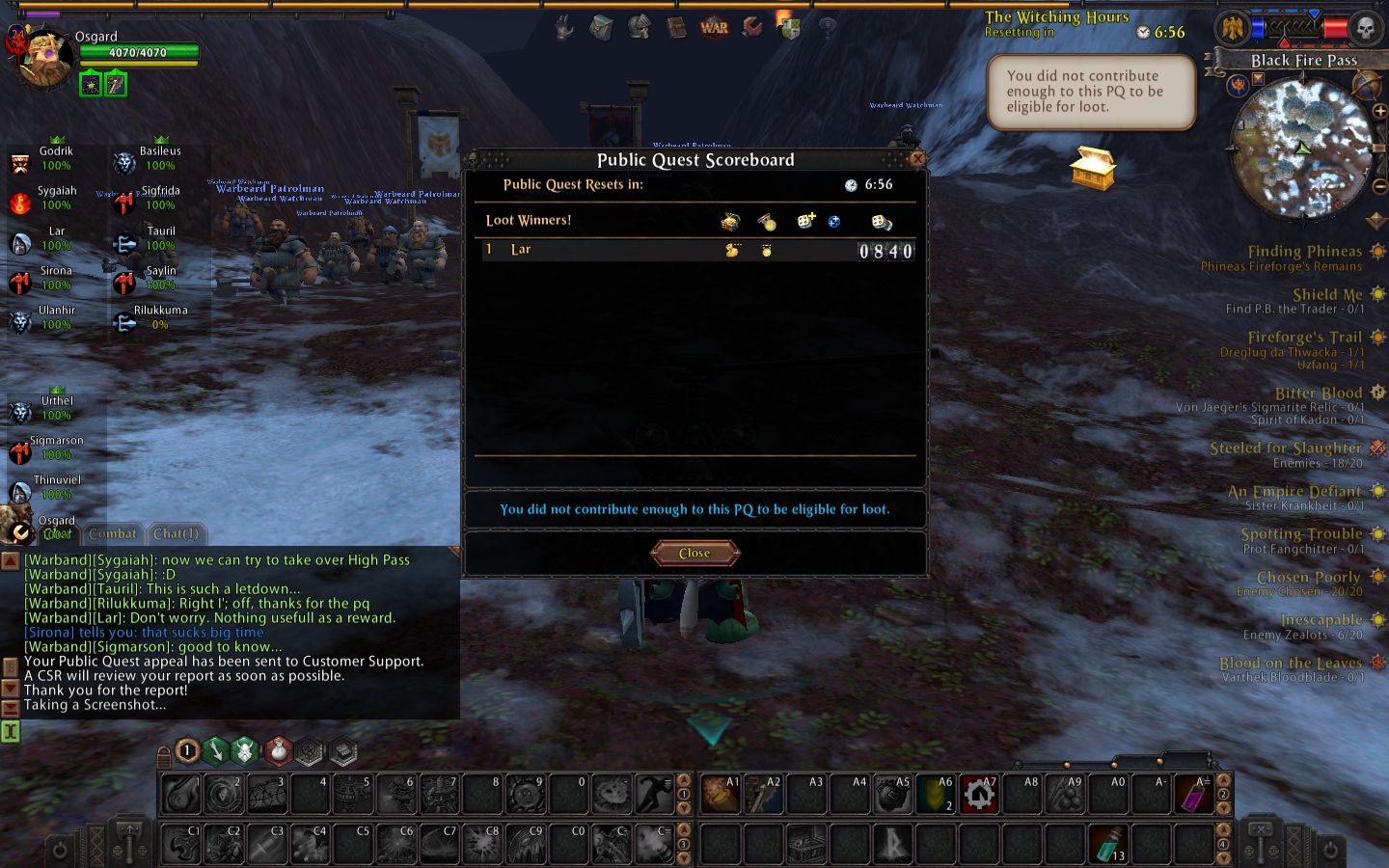Switch to the Combat chat tab
Image resolution: width=1389 pixels, height=868 pixels.
[112, 533]
